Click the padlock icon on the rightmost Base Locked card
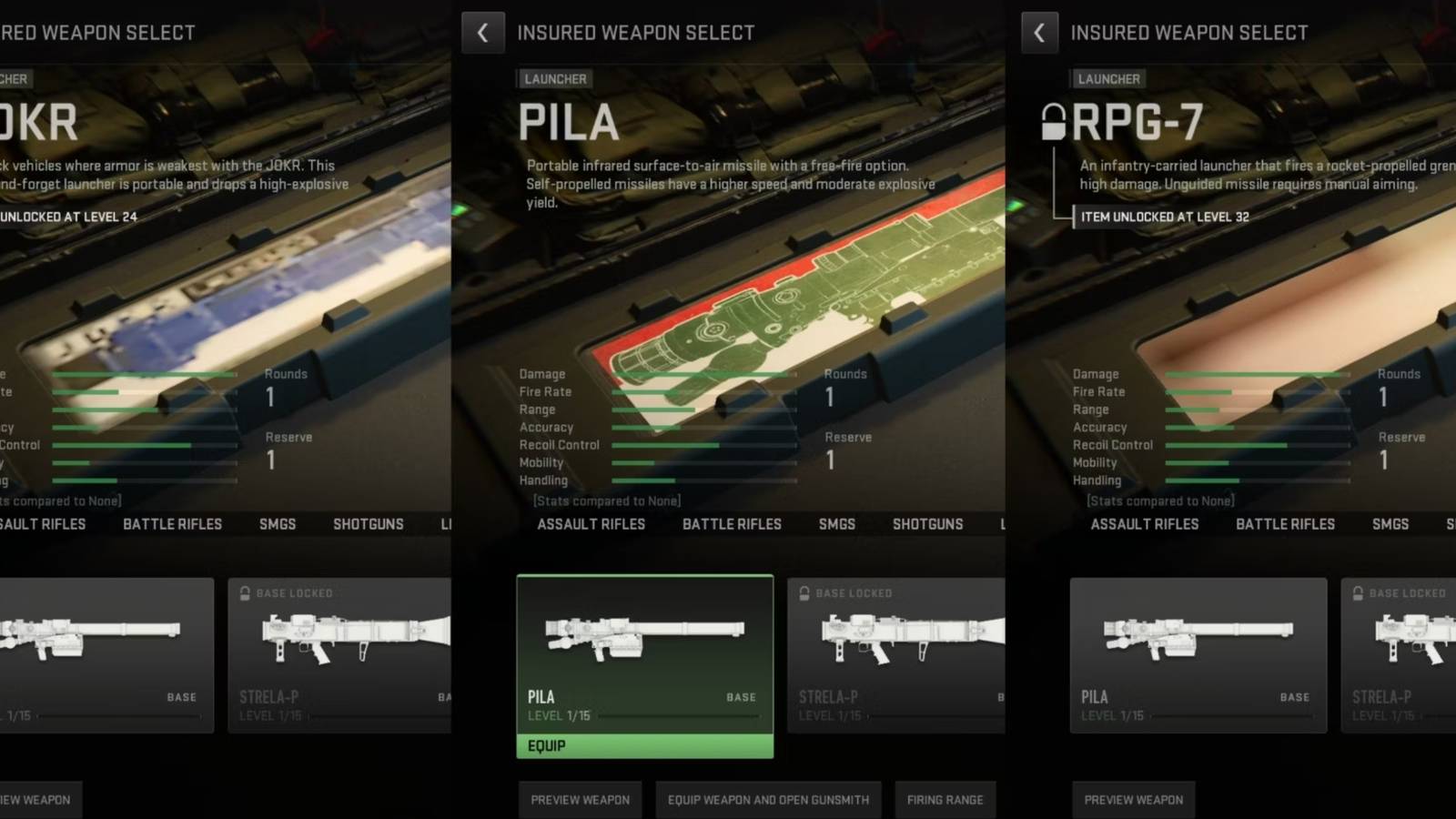The height and width of the screenshot is (819, 1456). tap(1359, 592)
